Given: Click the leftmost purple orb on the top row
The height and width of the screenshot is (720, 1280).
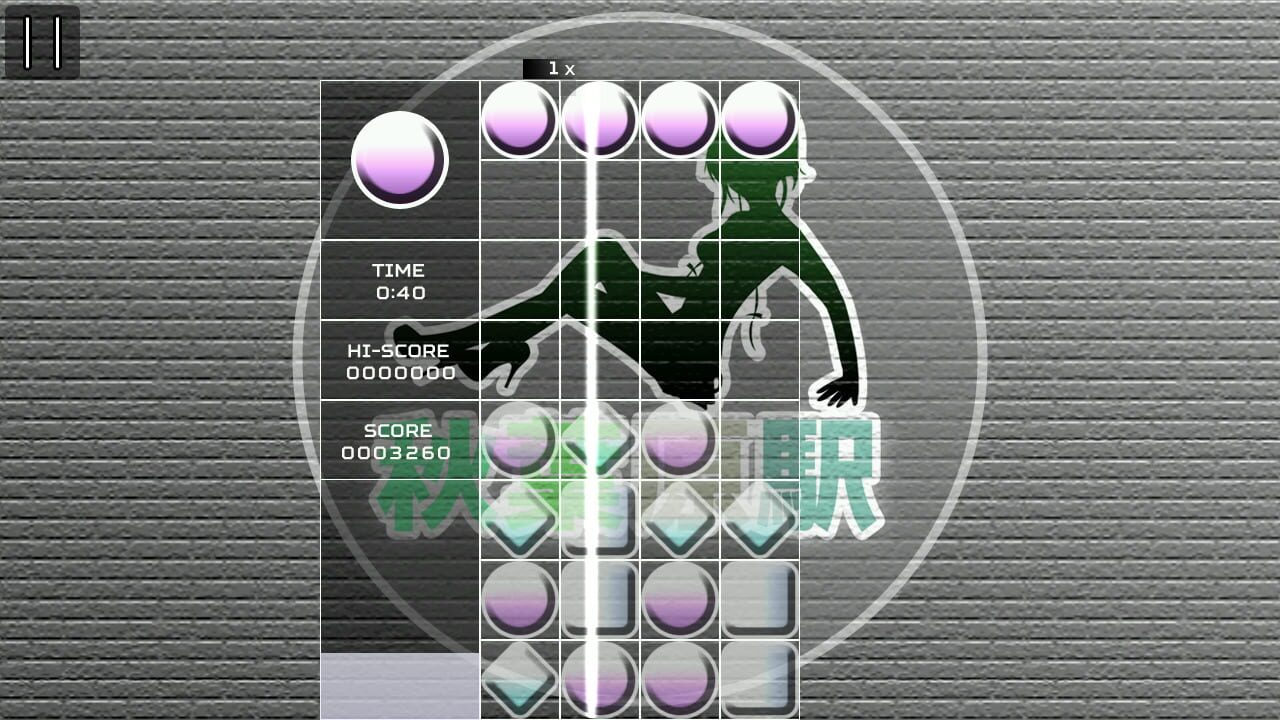Looking at the screenshot, I should pos(520,120).
